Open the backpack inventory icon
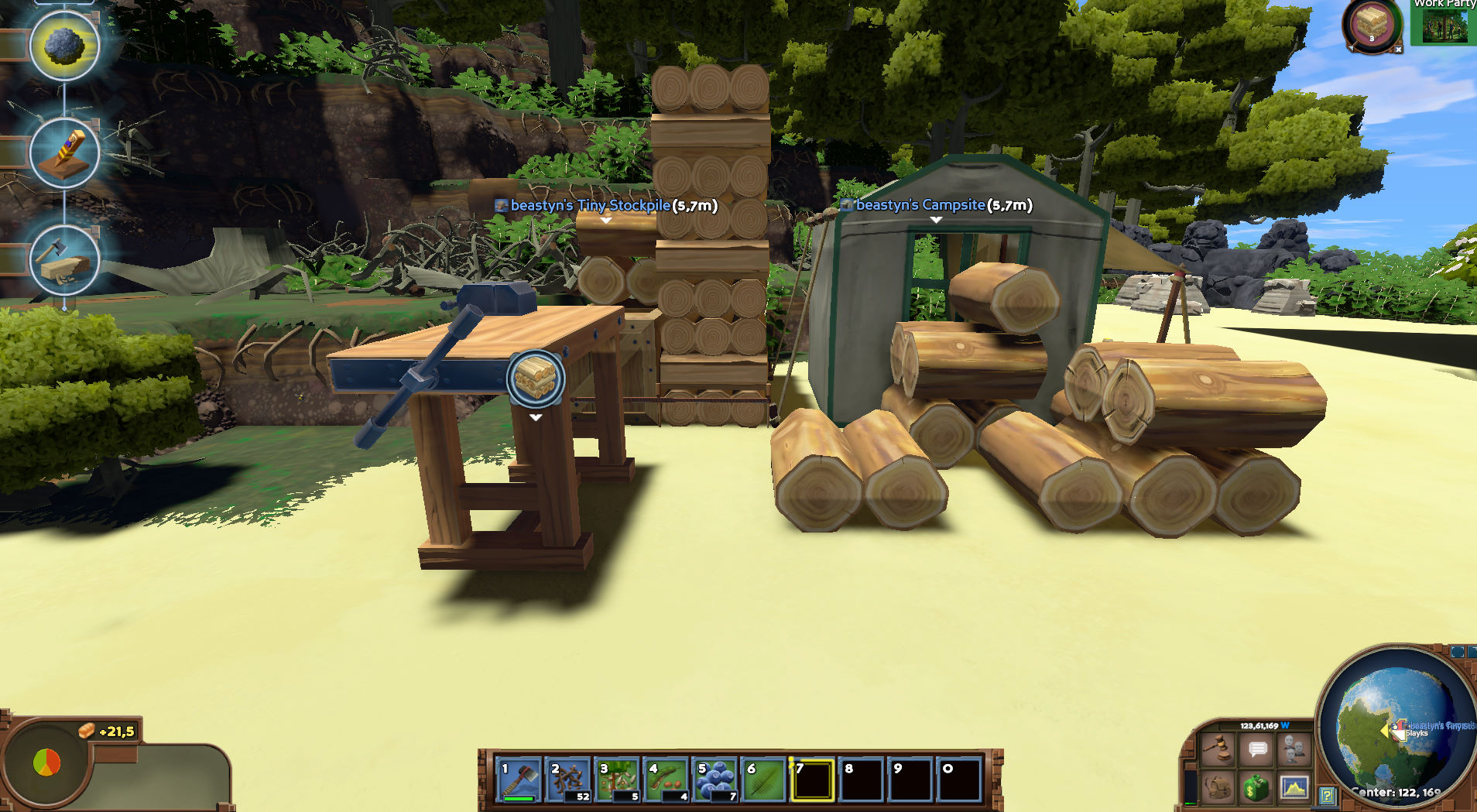The height and width of the screenshot is (812, 1477). [1218, 790]
